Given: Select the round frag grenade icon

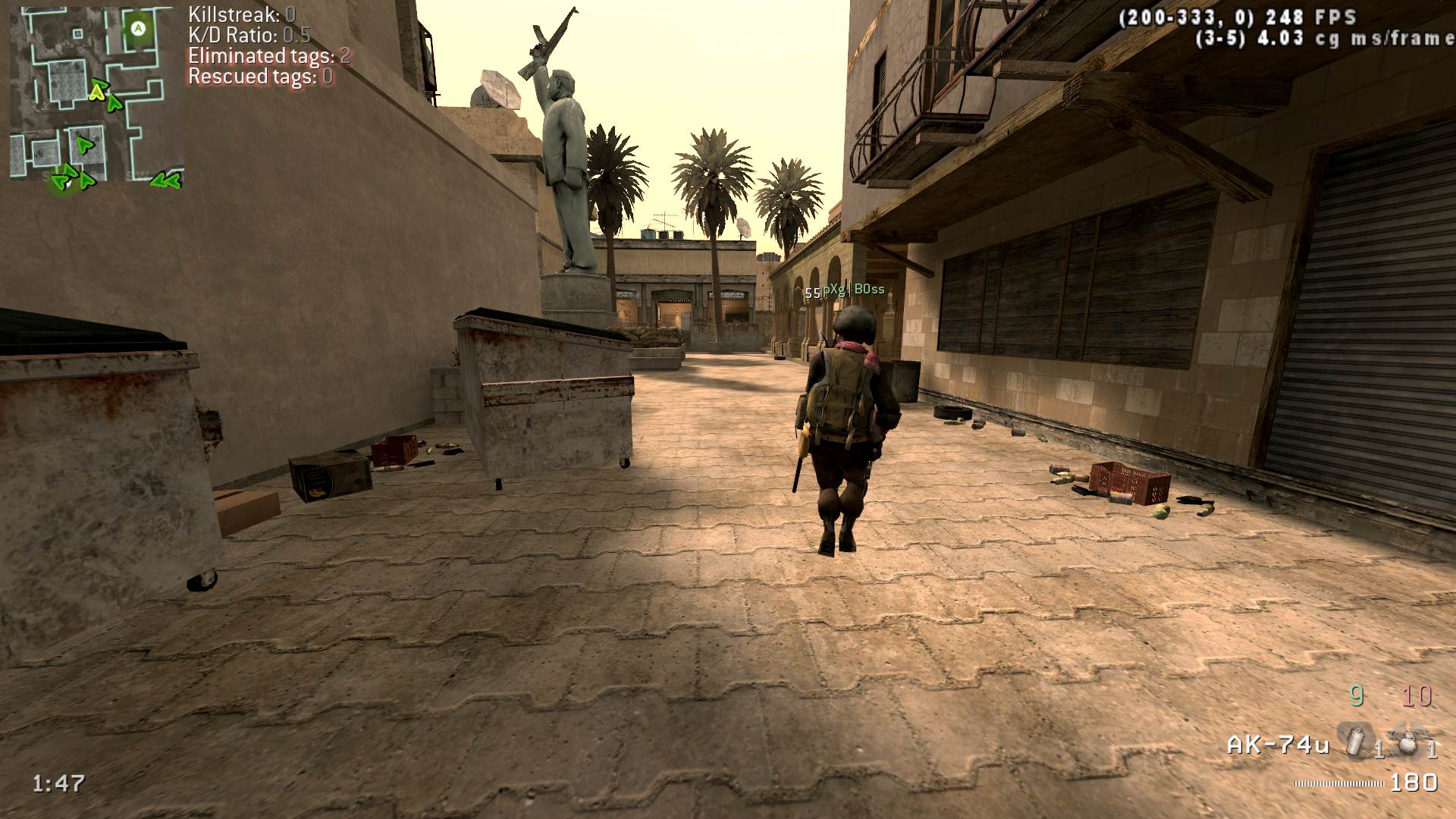Looking at the screenshot, I should point(1407,742).
